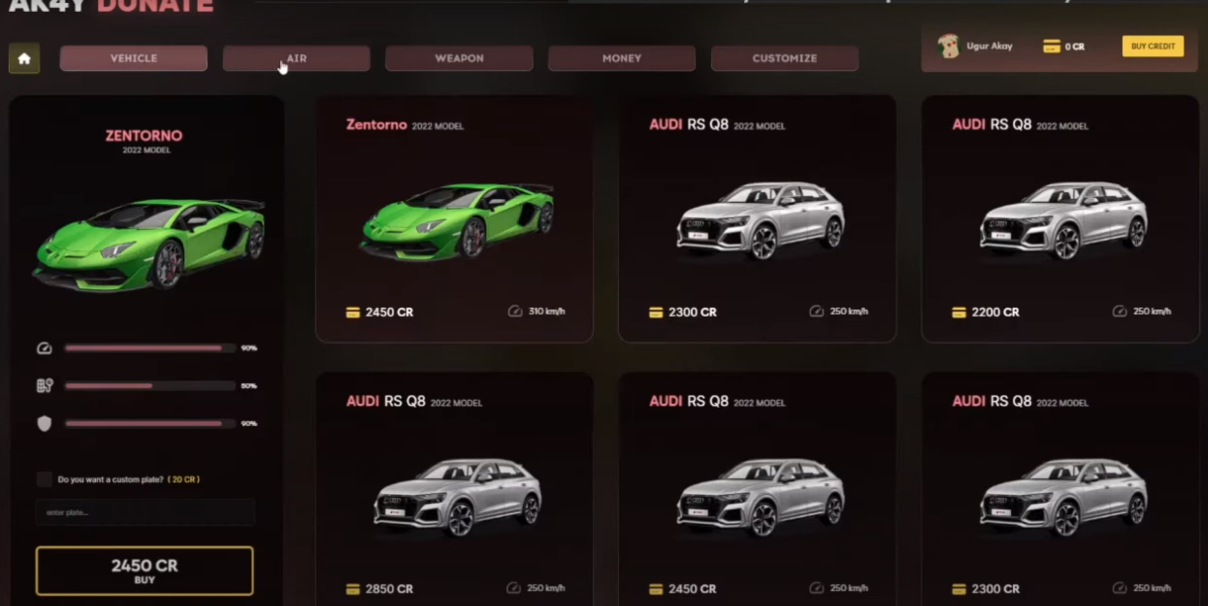
Task: Show the MONEY category tab
Action: click(621, 59)
